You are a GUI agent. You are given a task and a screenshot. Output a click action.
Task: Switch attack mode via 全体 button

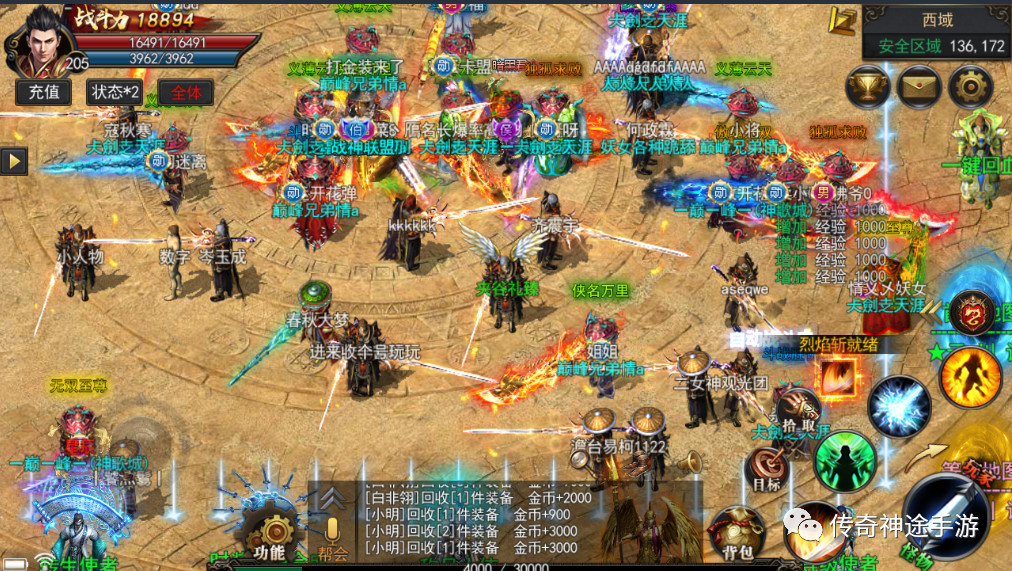tap(186, 92)
